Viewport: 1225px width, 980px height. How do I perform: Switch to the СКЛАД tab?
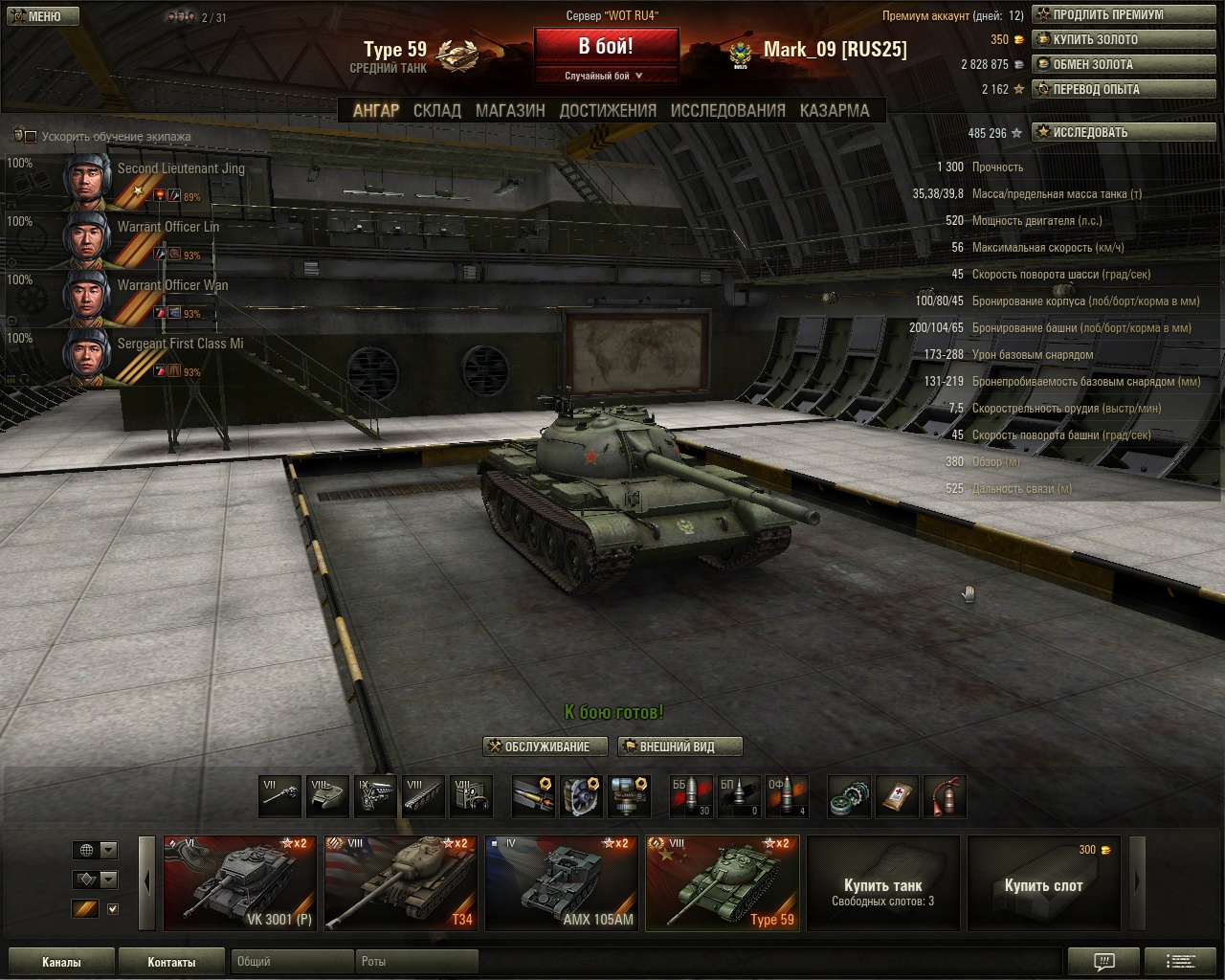click(436, 110)
